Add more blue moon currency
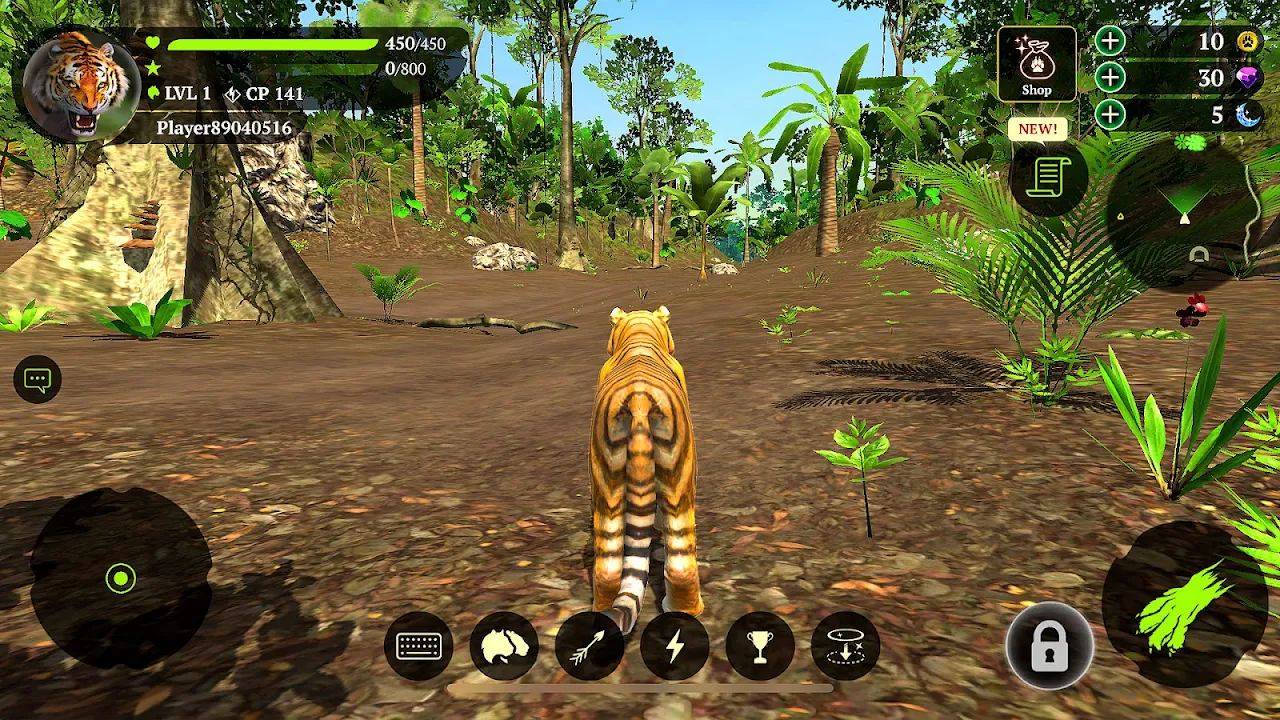Viewport: 1280px width, 720px height. click(x=1110, y=115)
